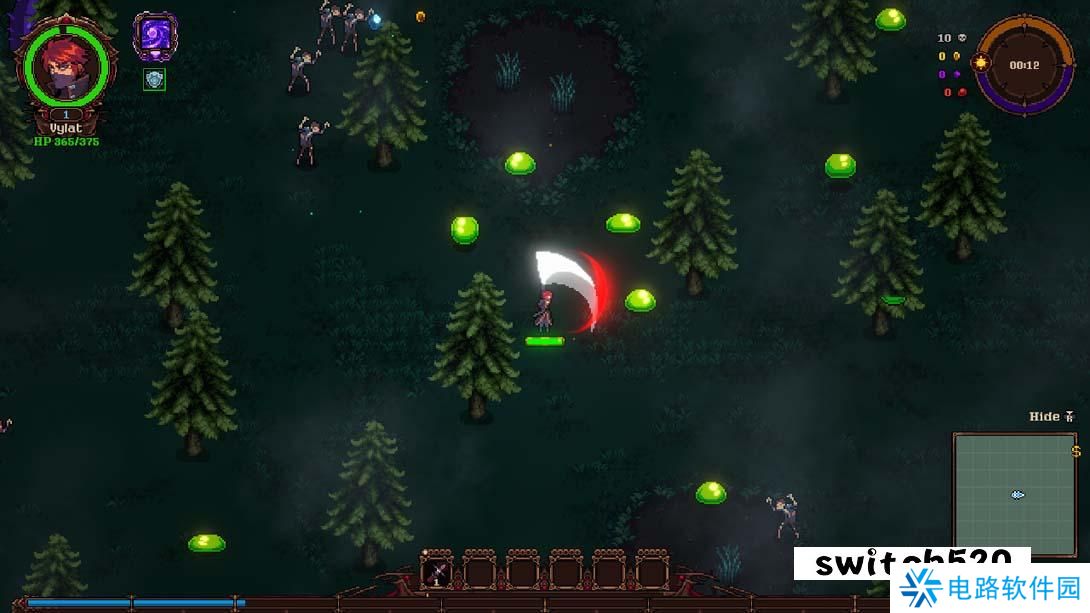This screenshot has height=613, width=1090.
Task: Click the minimap panel
Action: pyautogui.click(x=1014, y=494)
